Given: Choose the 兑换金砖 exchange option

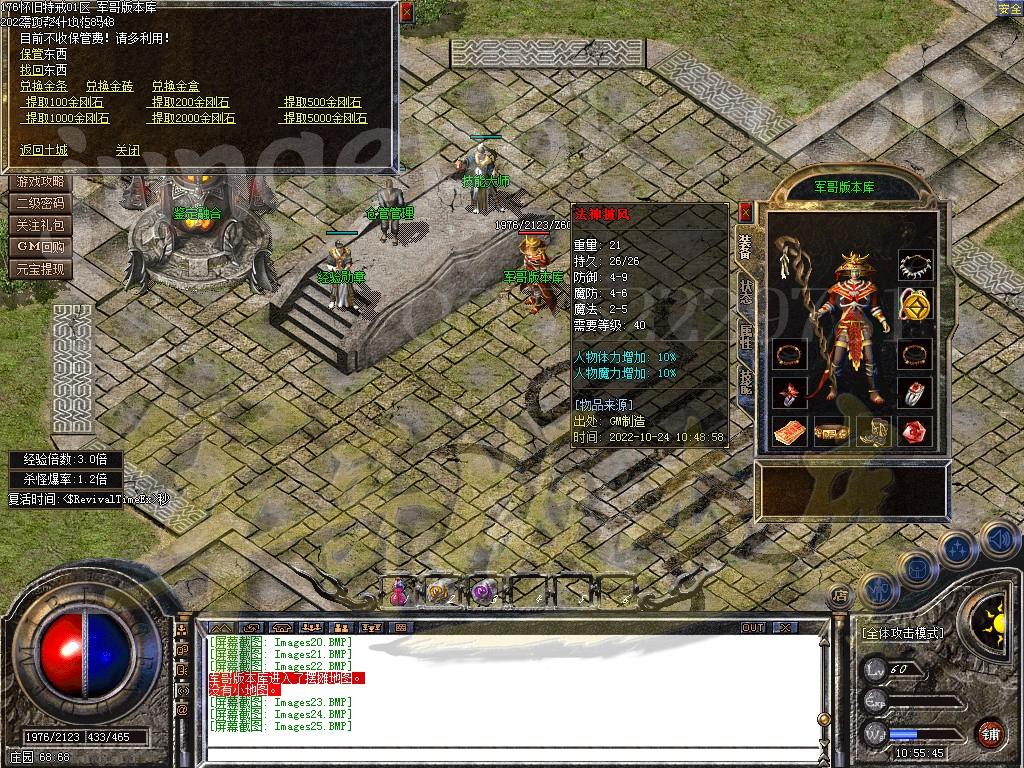Looking at the screenshot, I should (x=109, y=86).
